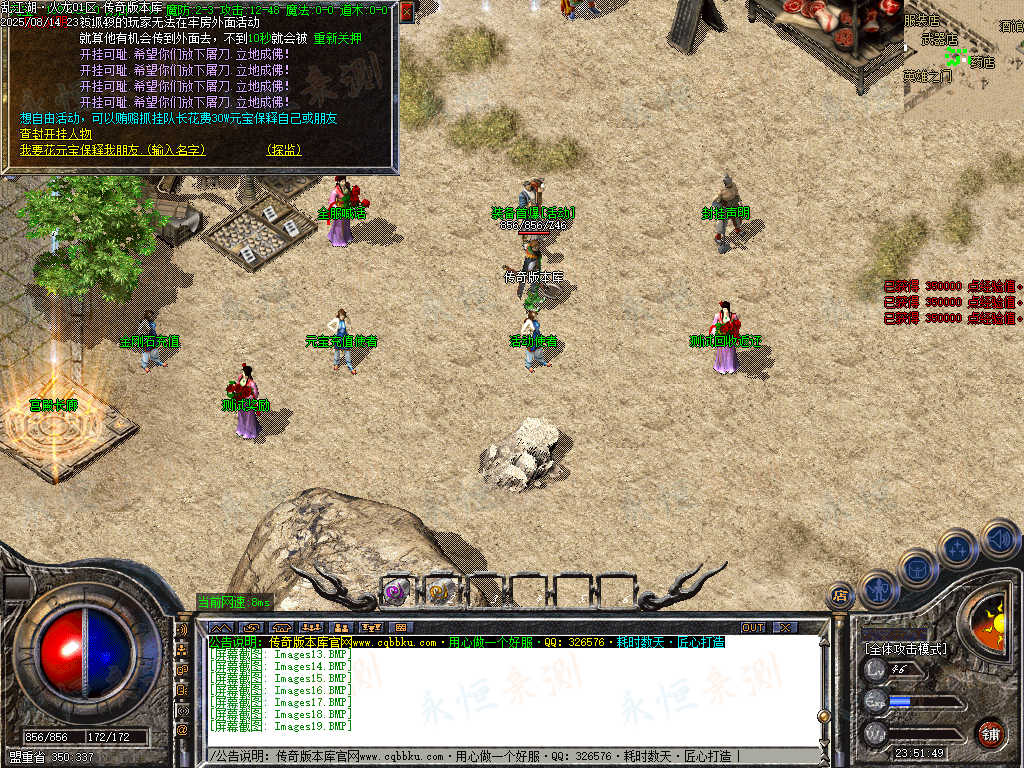Choose the 查封开挂人物 dialogue option
Image resolution: width=1024 pixels, height=768 pixels.
pos(56,134)
